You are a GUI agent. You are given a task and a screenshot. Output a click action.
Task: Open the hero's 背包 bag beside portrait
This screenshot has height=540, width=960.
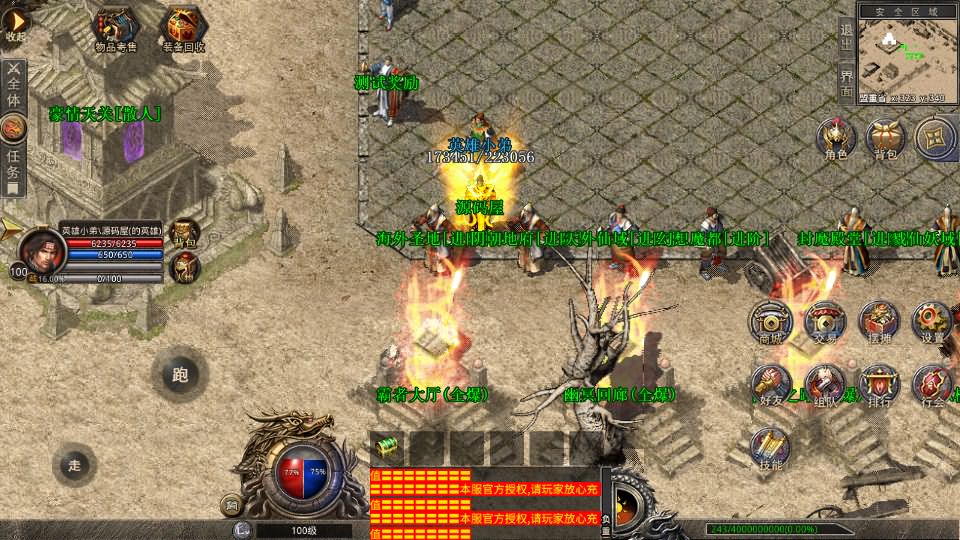pyautogui.click(x=184, y=233)
